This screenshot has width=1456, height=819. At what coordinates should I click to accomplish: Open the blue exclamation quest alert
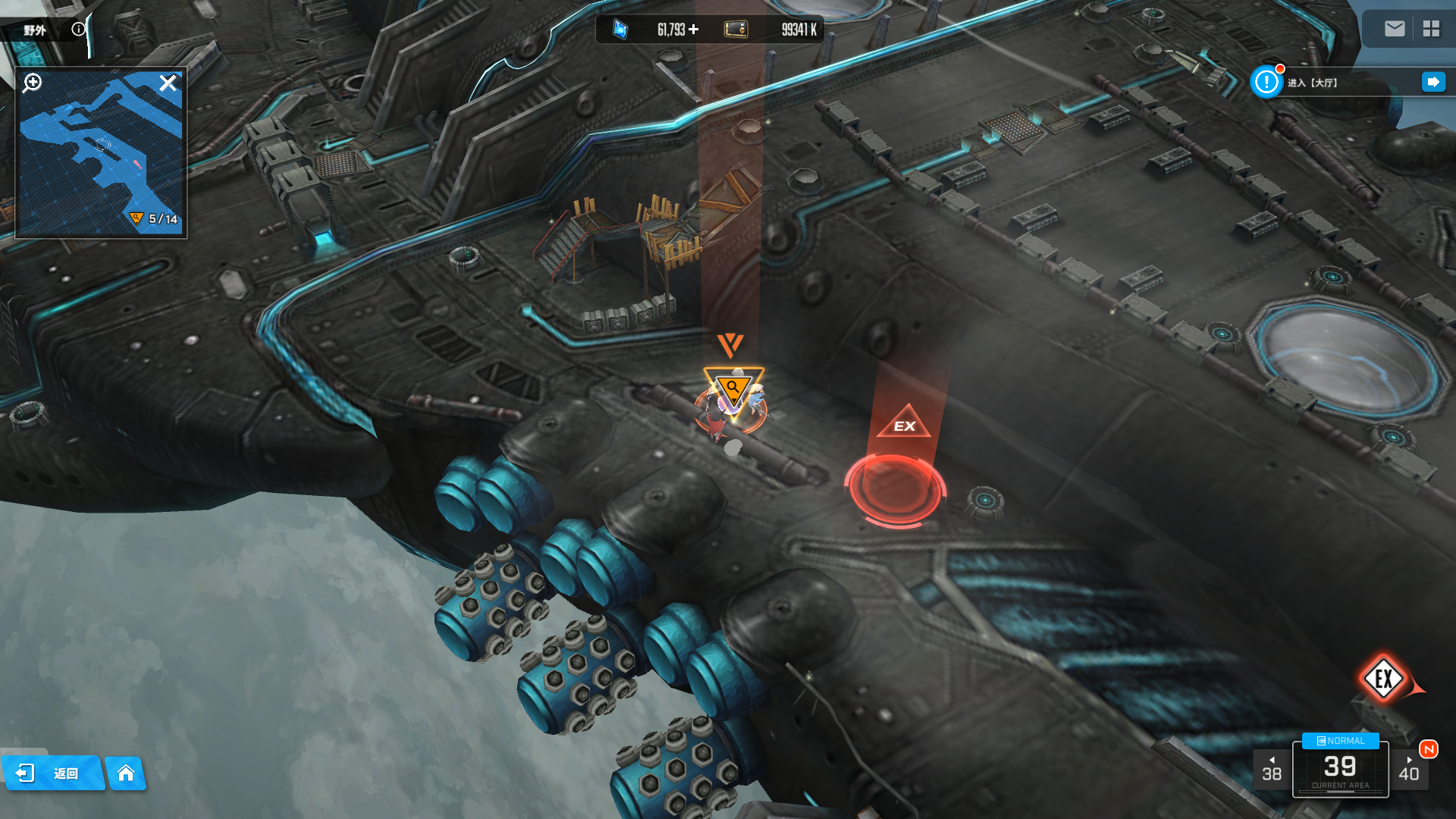(x=1266, y=82)
